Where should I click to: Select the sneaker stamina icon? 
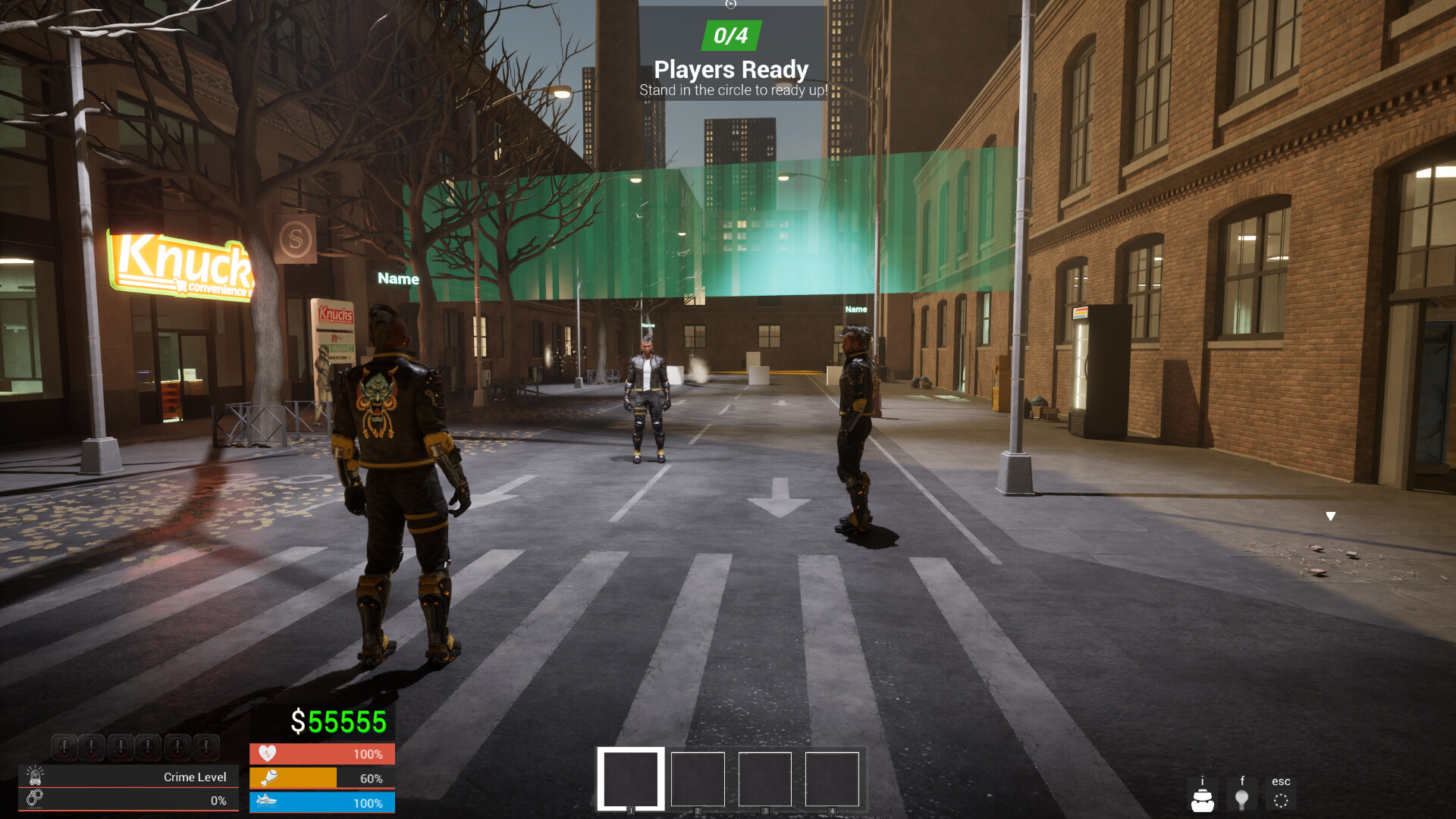coord(268,802)
